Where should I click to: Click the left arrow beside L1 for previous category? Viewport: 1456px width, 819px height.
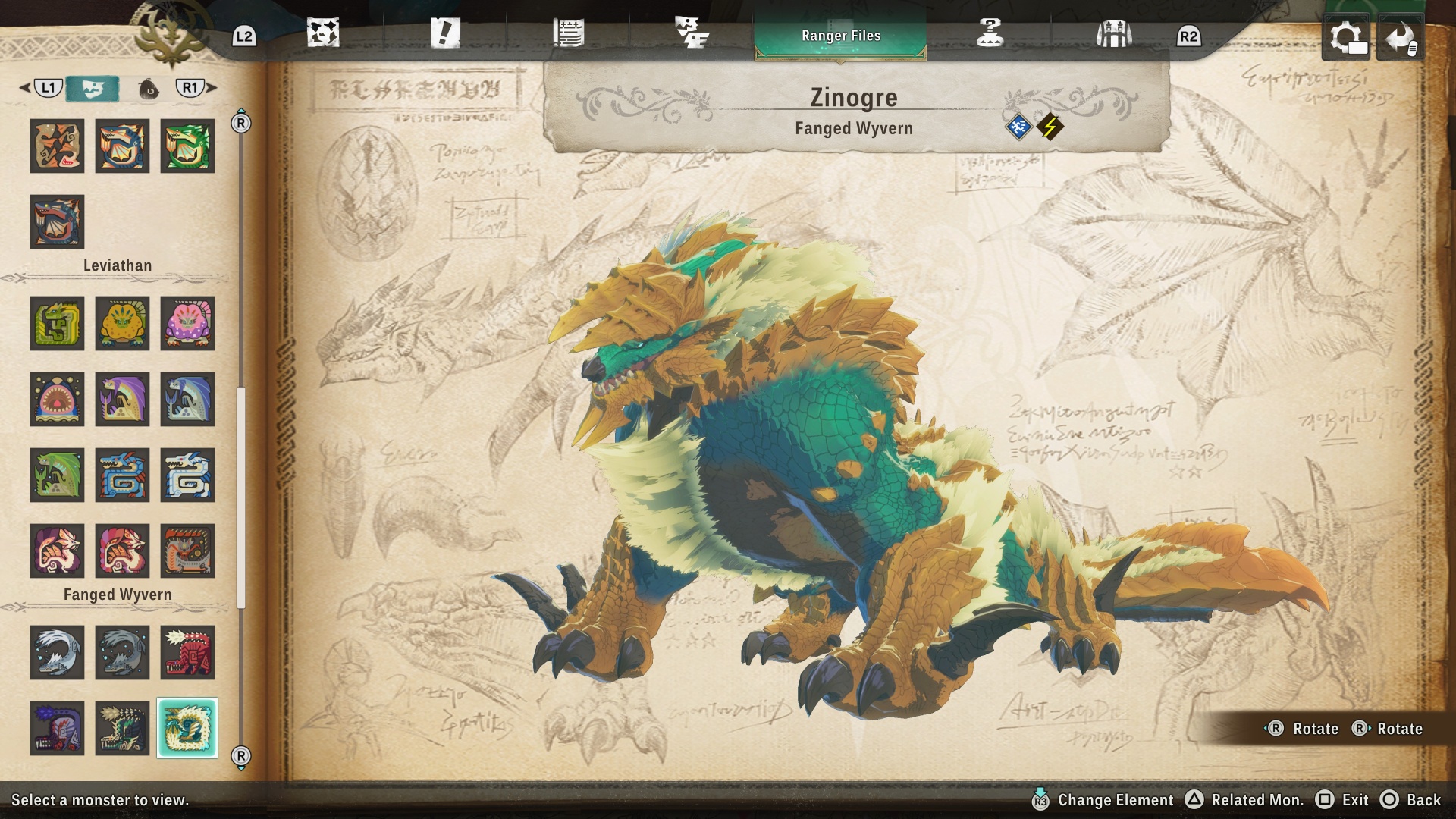click(x=24, y=87)
